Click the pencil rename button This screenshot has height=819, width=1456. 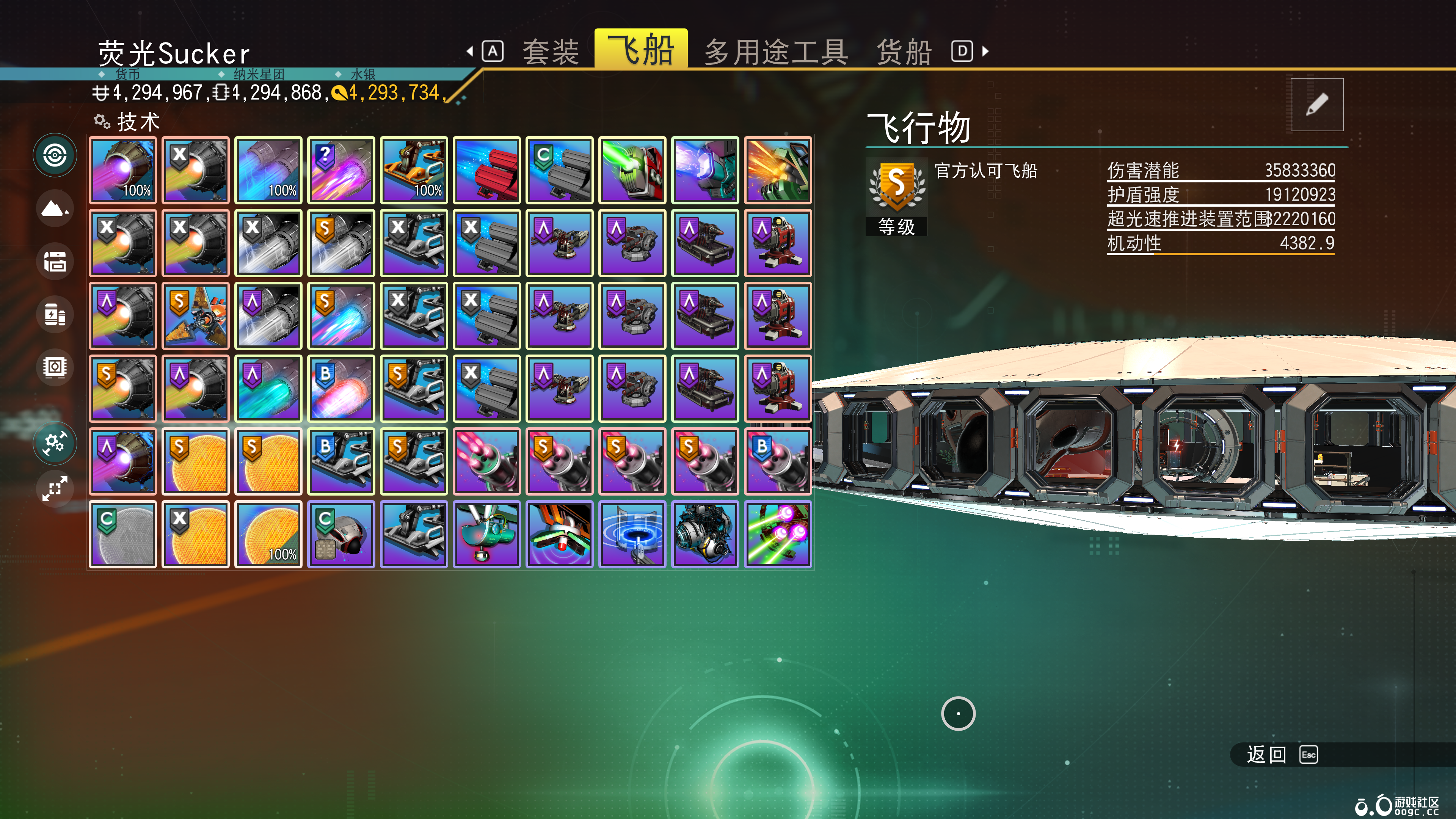click(x=1316, y=105)
